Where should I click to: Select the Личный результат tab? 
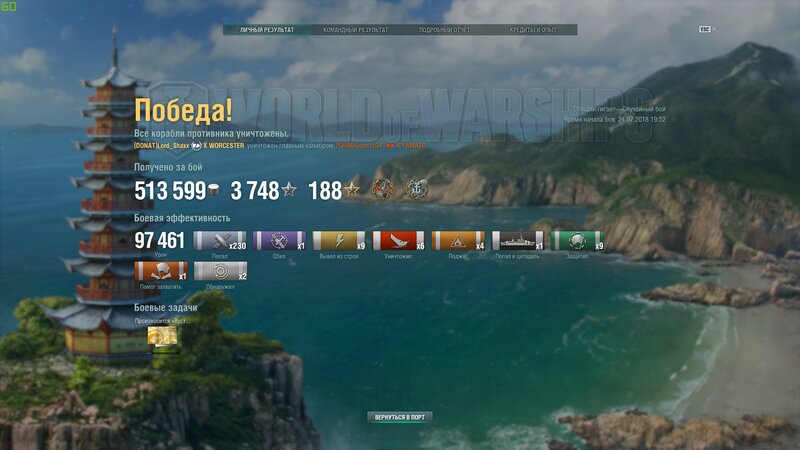[x=267, y=30]
